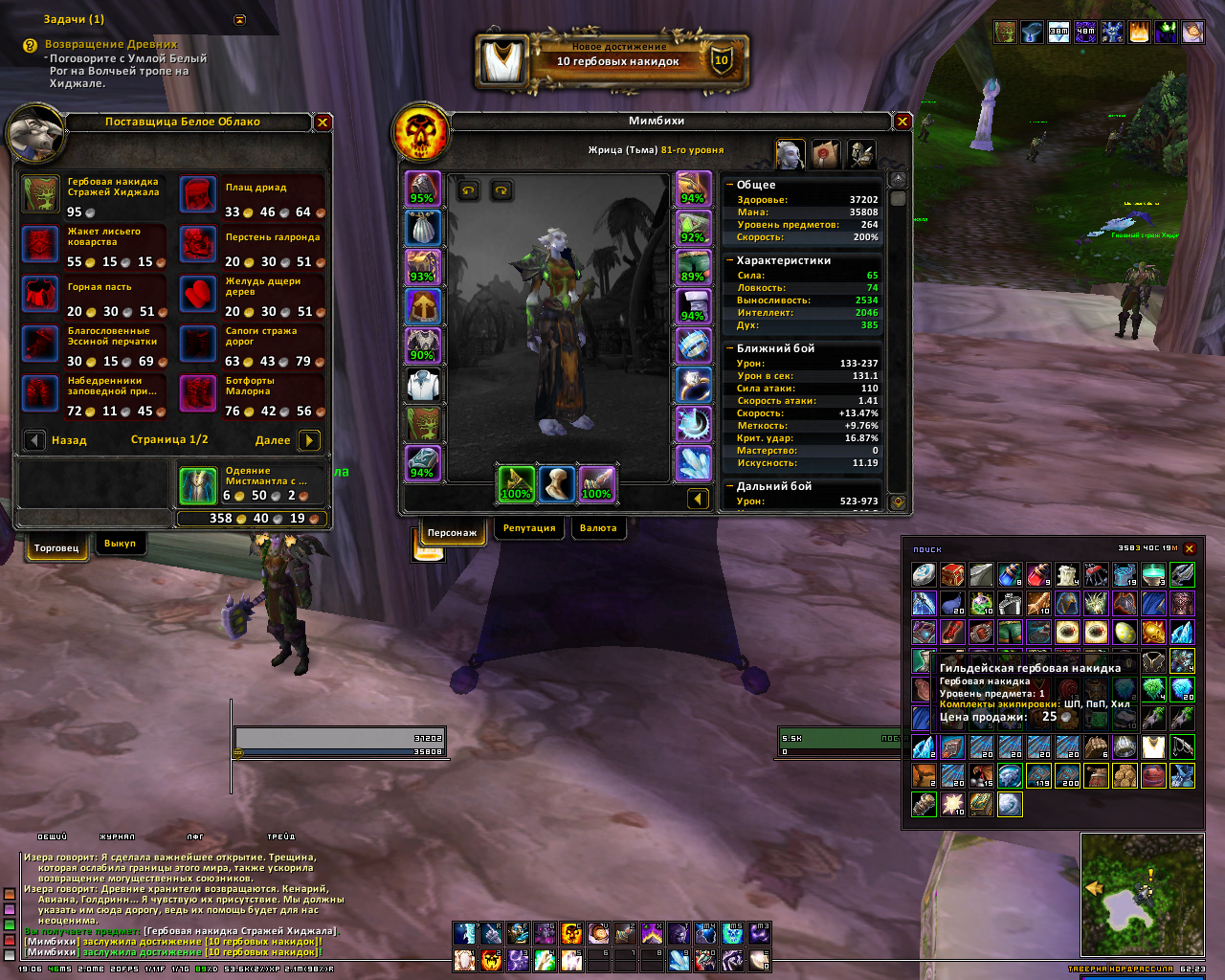Click the 10 гербовых накидок achievement popup
The height and width of the screenshot is (980, 1225).
click(x=612, y=61)
